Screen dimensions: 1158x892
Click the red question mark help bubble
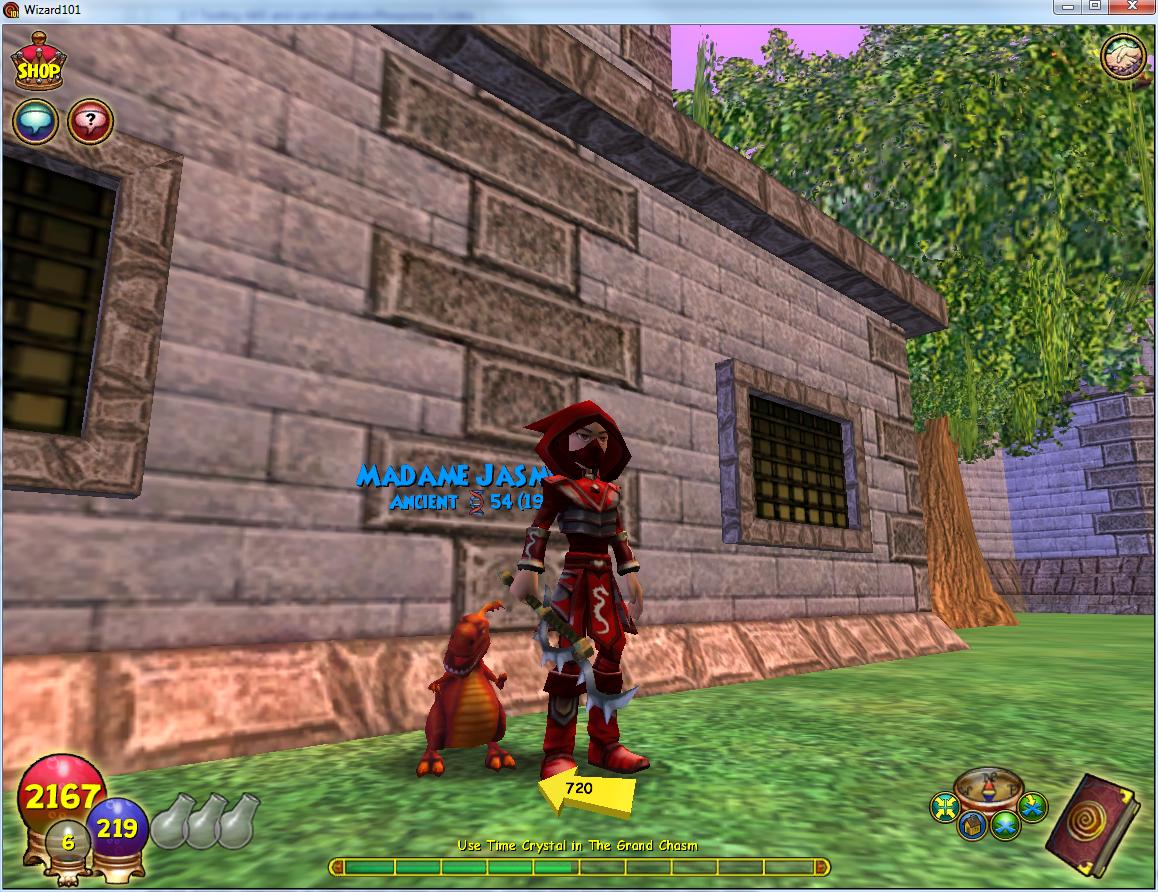pos(90,123)
